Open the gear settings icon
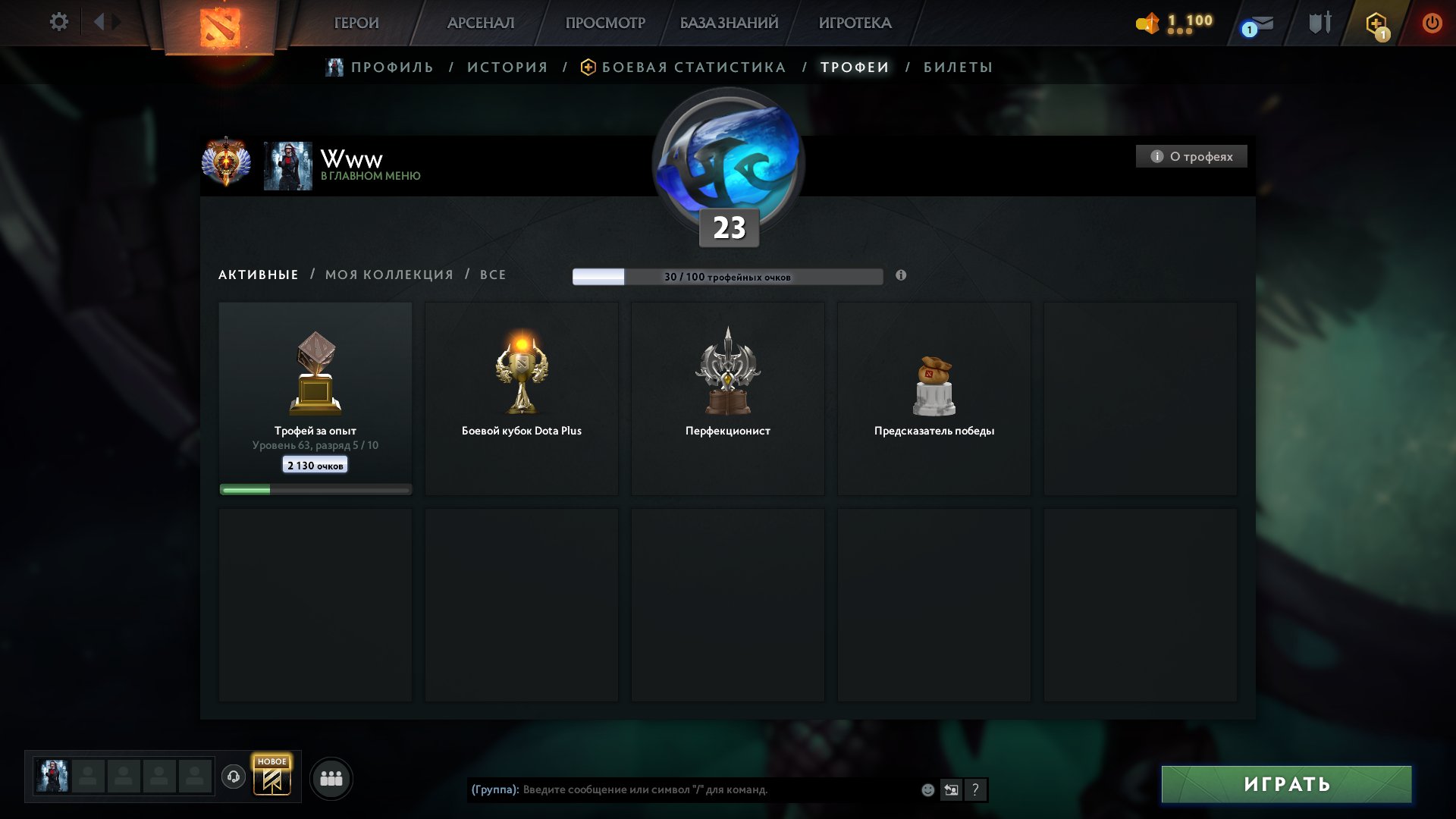The width and height of the screenshot is (1456, 819). (58, 22)
